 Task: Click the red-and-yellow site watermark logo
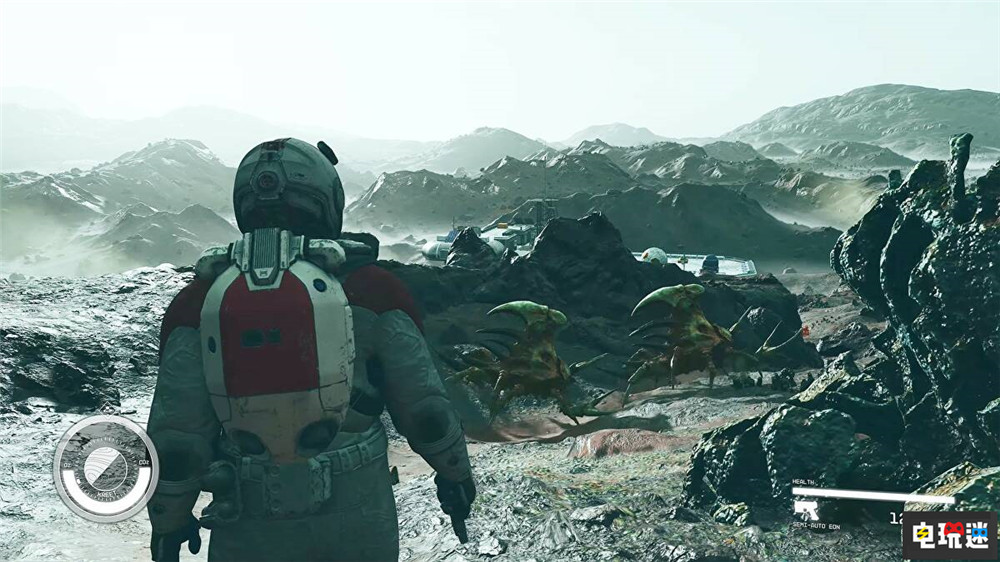(949, 534)
